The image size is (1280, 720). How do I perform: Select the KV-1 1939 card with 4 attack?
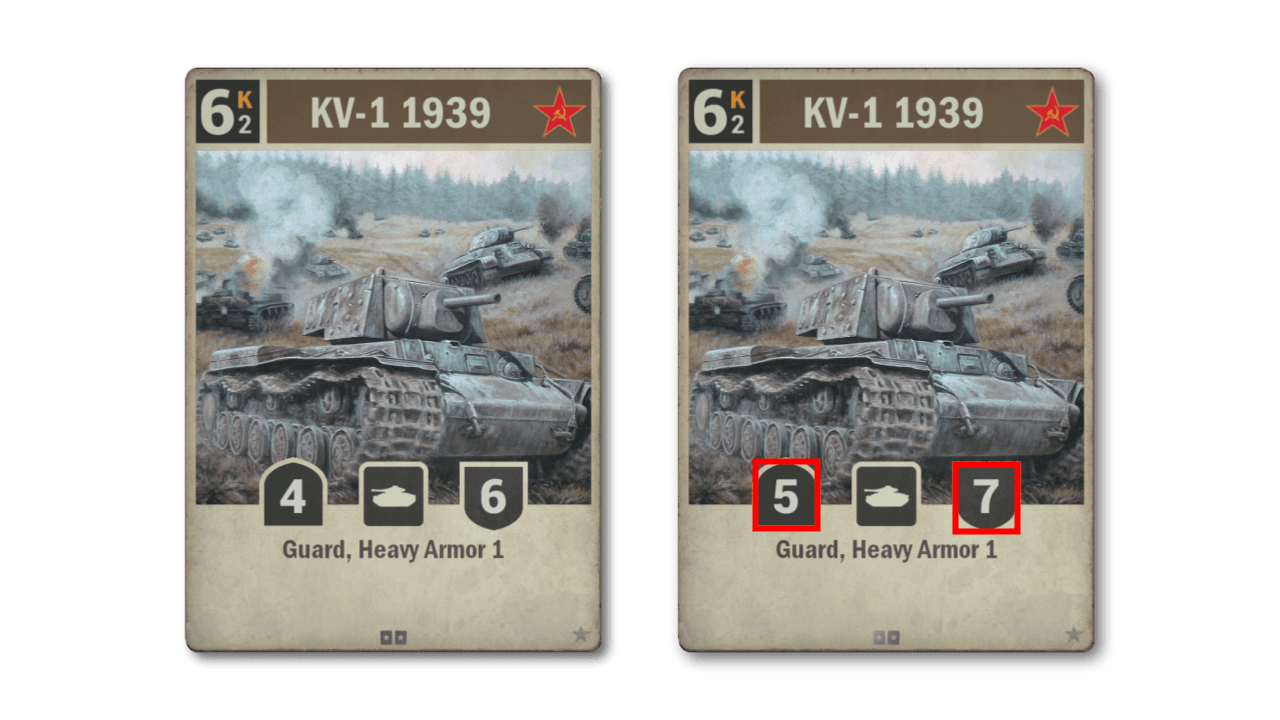tap(393, 360)
